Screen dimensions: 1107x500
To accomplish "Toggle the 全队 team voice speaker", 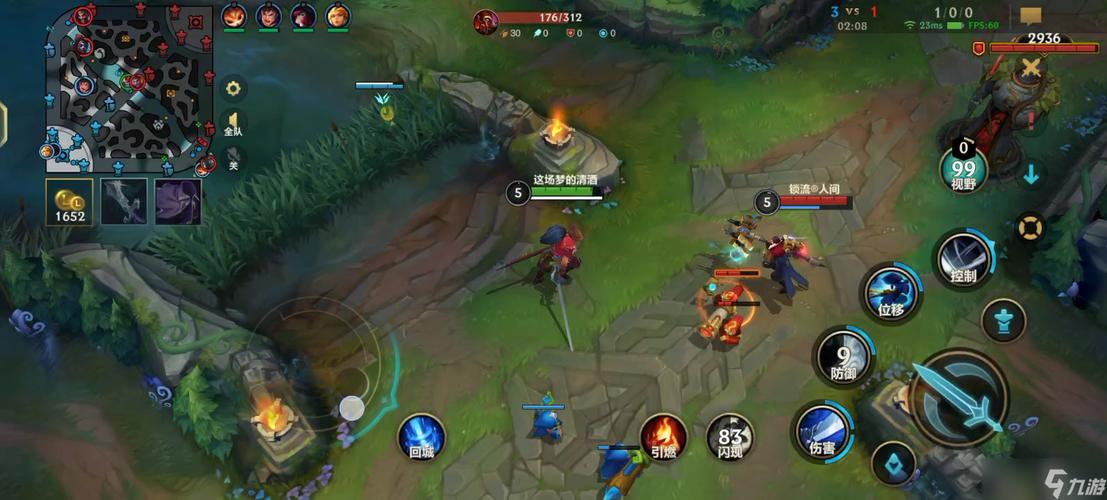I will pyautogui.click(x=233, y=124).
